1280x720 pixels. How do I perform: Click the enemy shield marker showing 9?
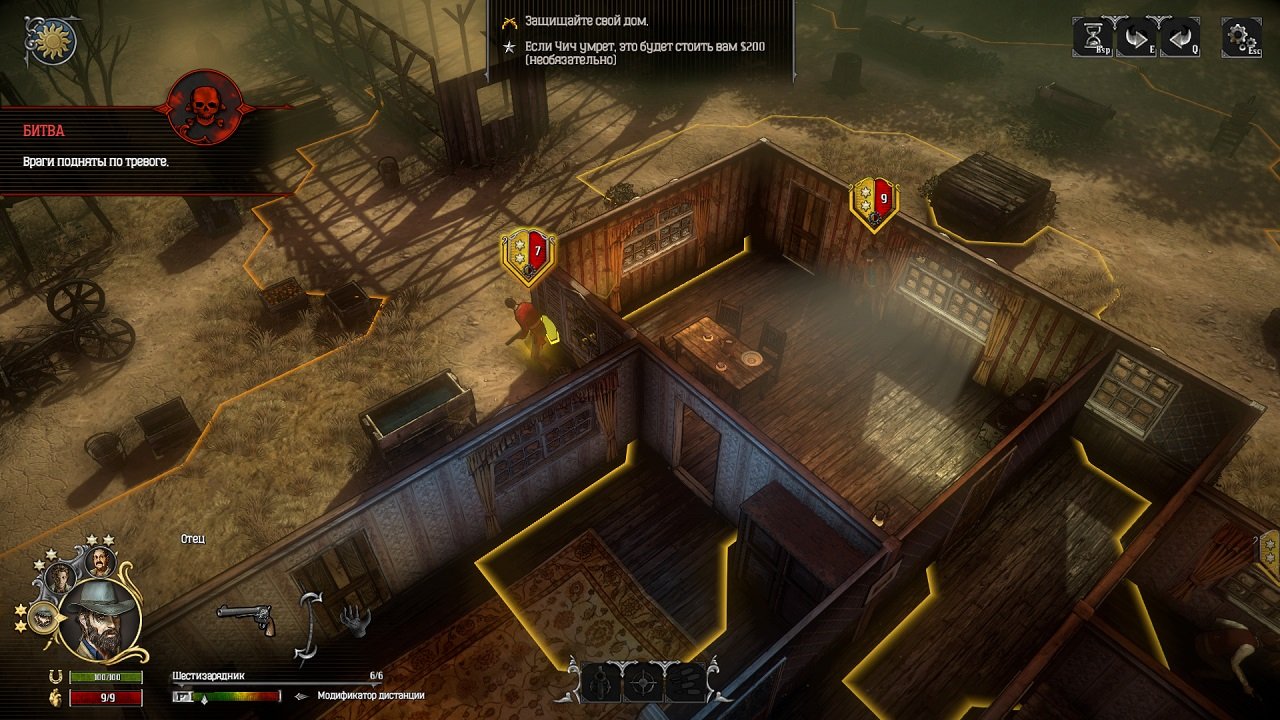874,200
